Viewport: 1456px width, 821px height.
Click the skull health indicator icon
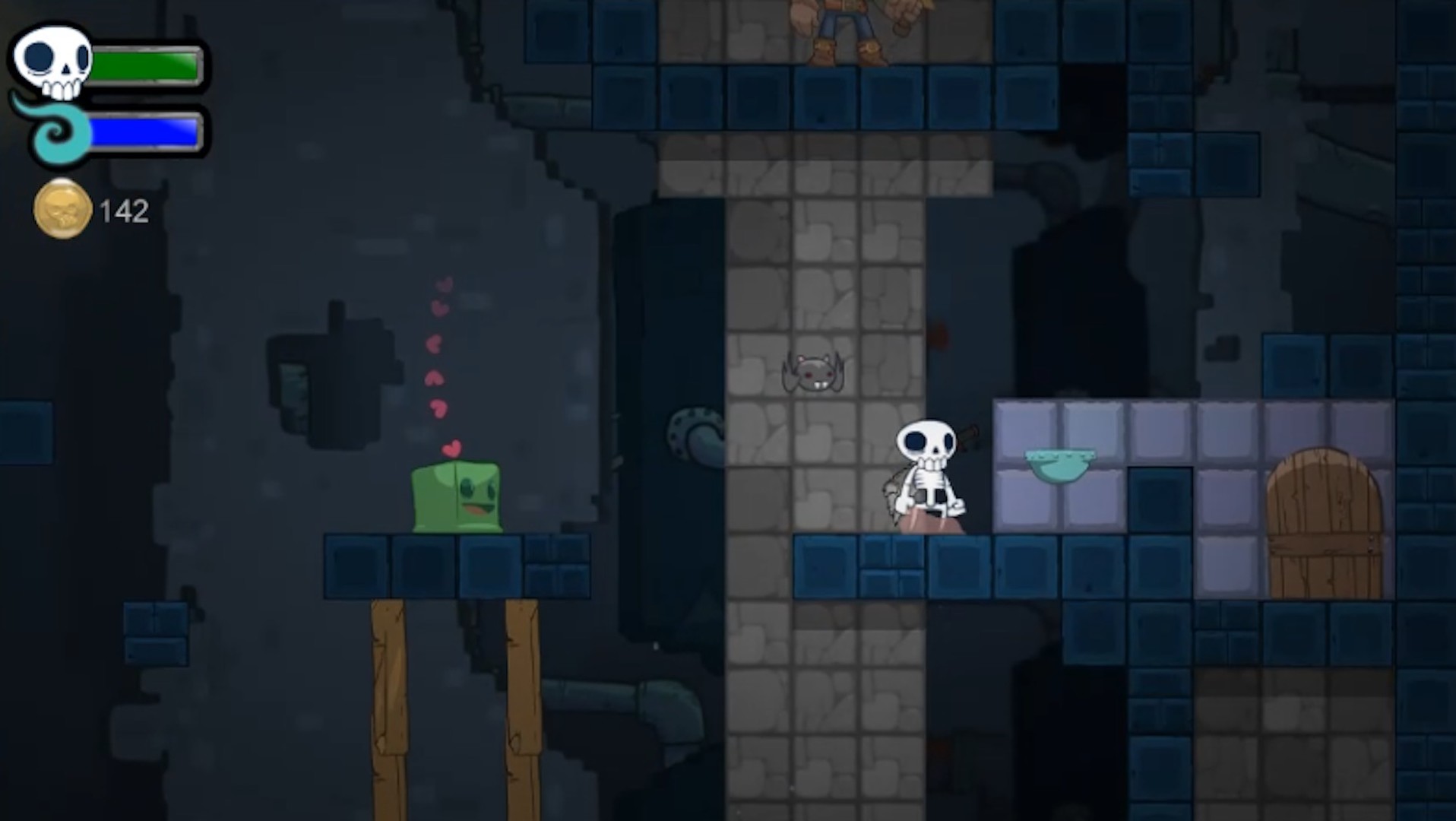pyautogui.click(x=52, y=61)
